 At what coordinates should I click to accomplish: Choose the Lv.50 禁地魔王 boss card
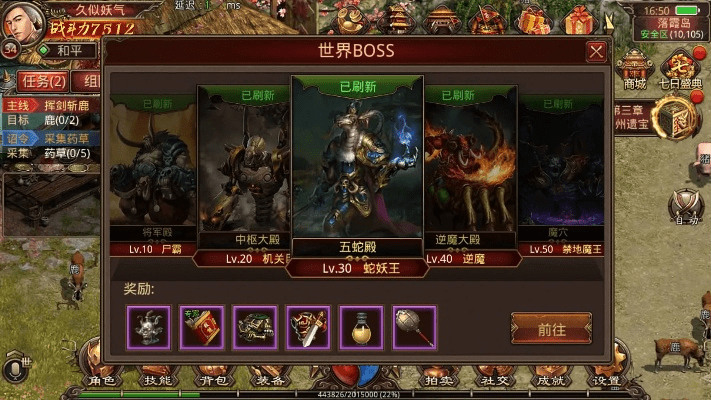point(560,175)
